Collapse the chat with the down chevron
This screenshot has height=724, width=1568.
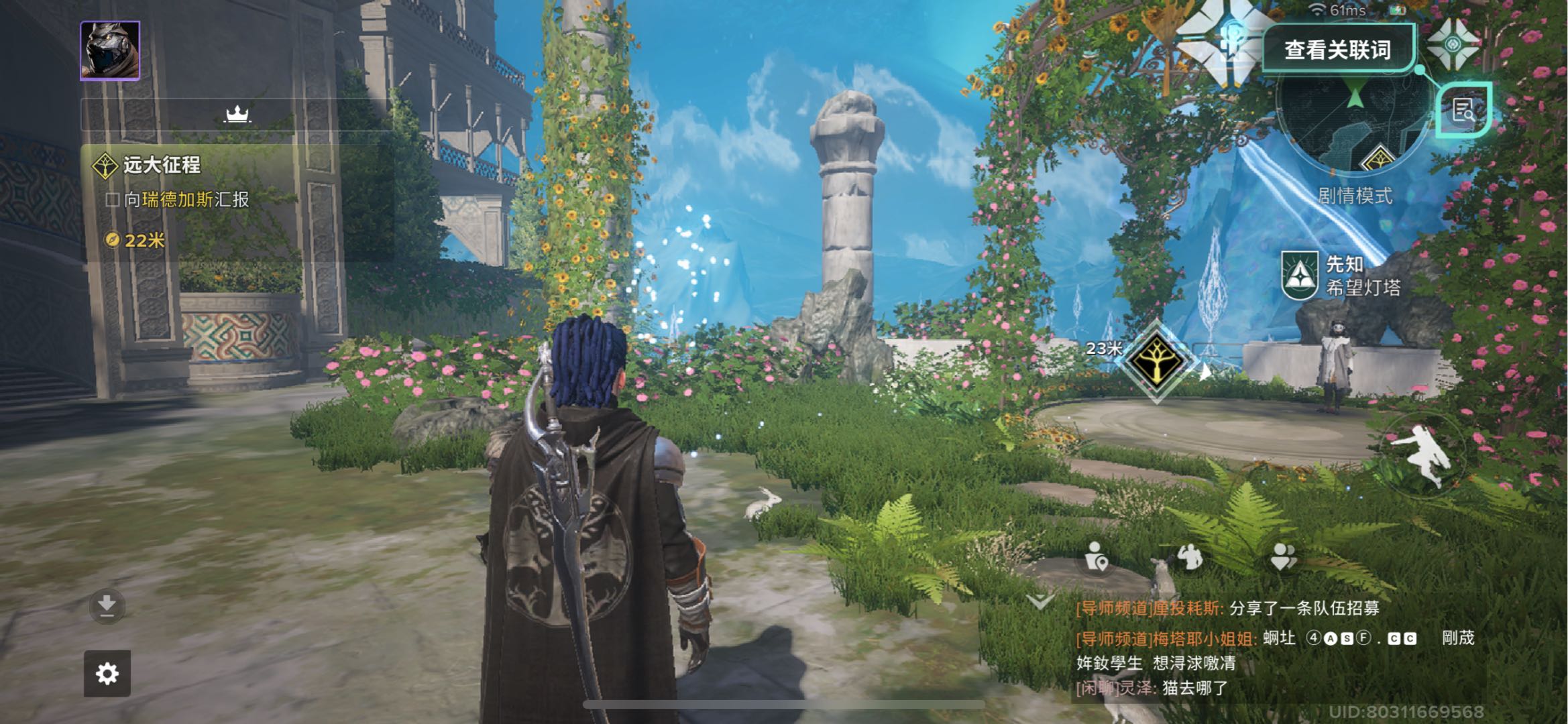pos(1040,601)
